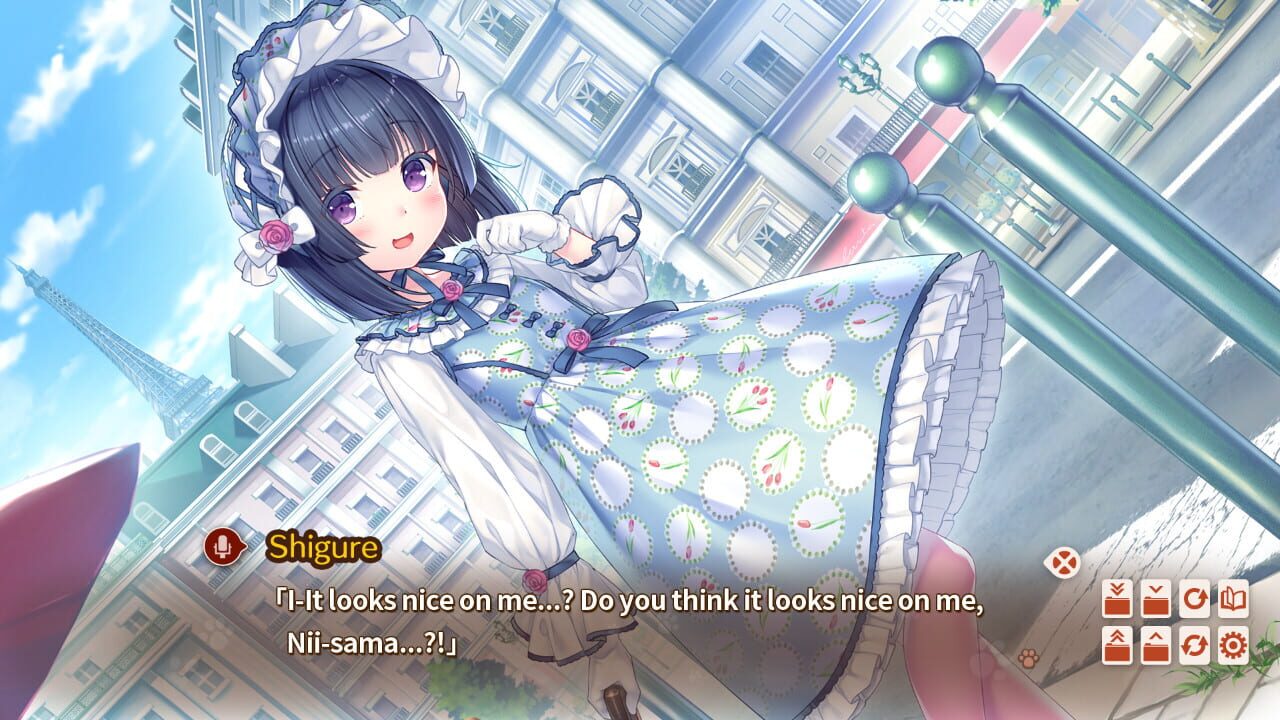
Task: Load a save with the single up-arrow folder icon
Action: [1156, 646]
